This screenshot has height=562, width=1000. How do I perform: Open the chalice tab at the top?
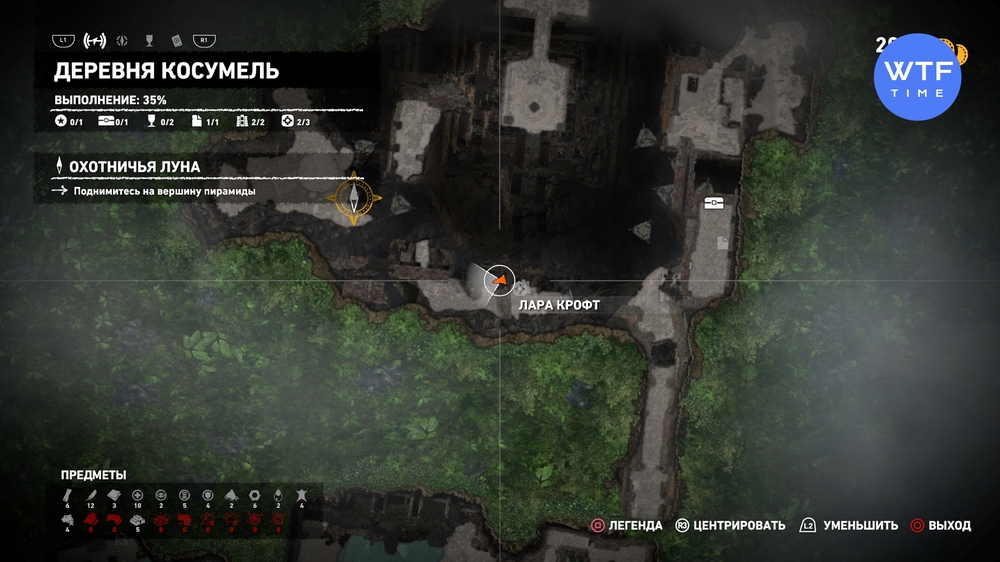pyautogui.click(x=148, y=41)
